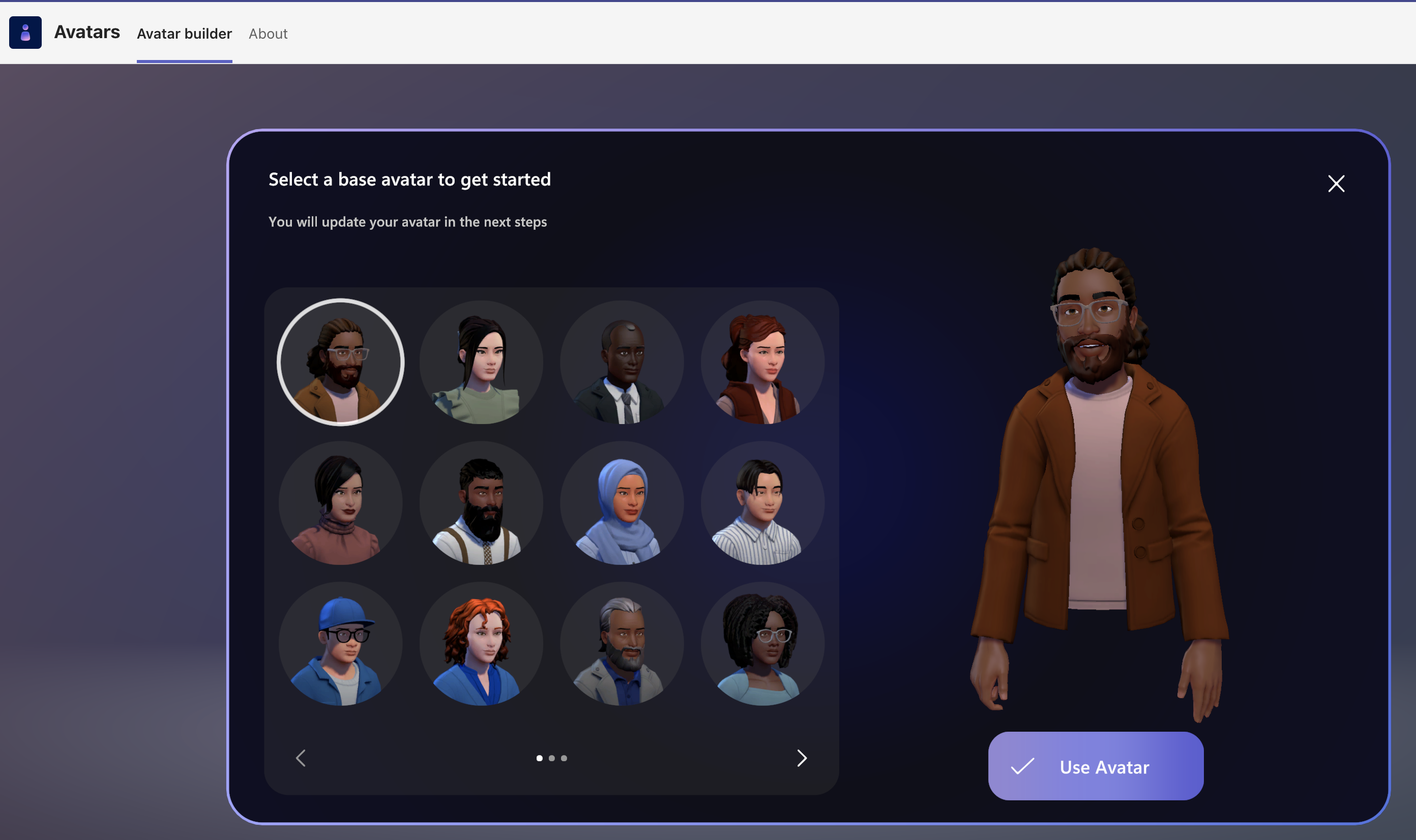Select the red-haired woman avatar thumbnail
This screenshot has height=840, width=1416.
(761, 362)
